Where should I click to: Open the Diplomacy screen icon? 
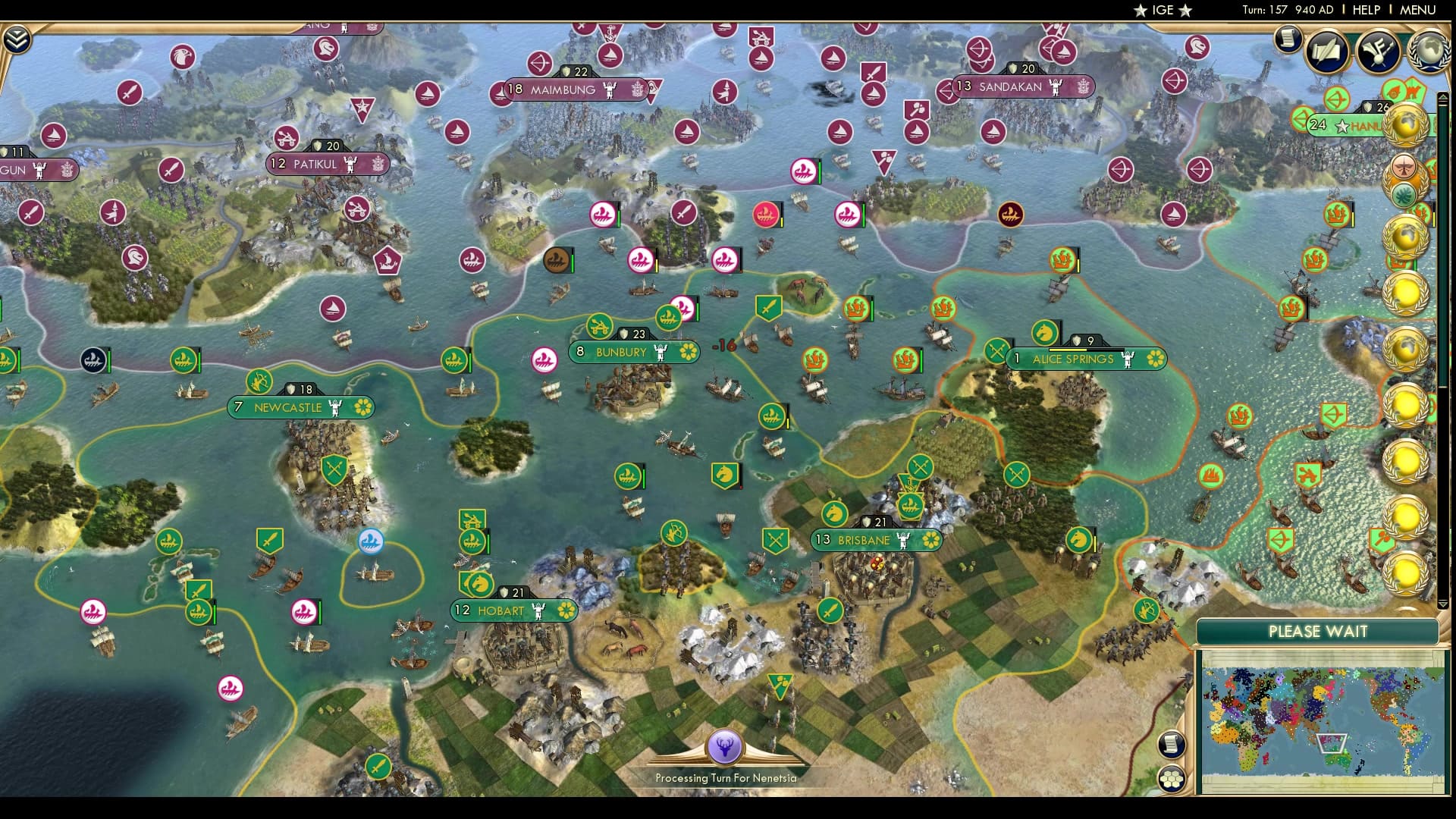pyautogui.click(x=1380, y=52)
